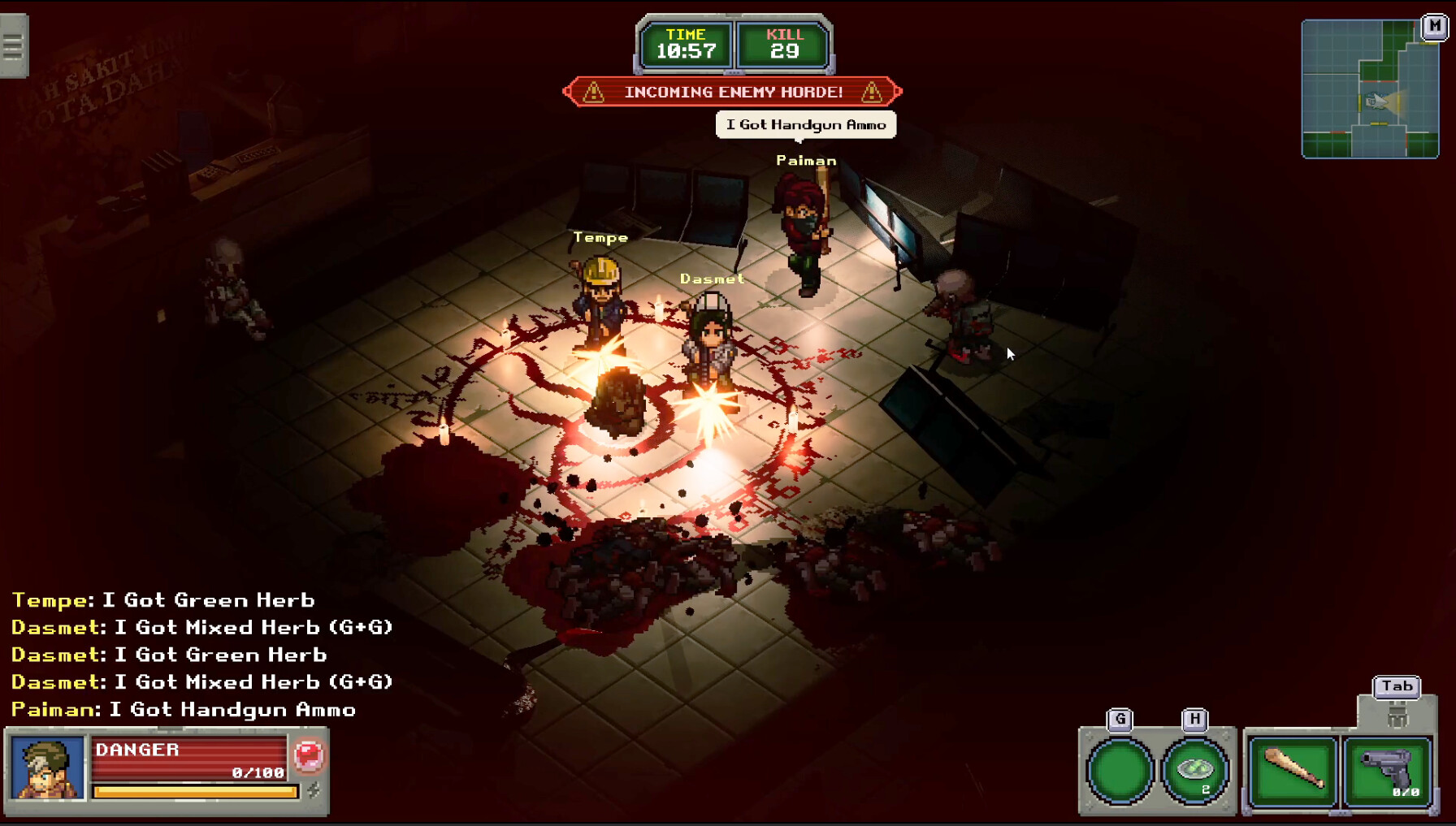Toggle the M key on the minimap
The width and height of the screenshot is (1456, 826).
pos(1433,26)
